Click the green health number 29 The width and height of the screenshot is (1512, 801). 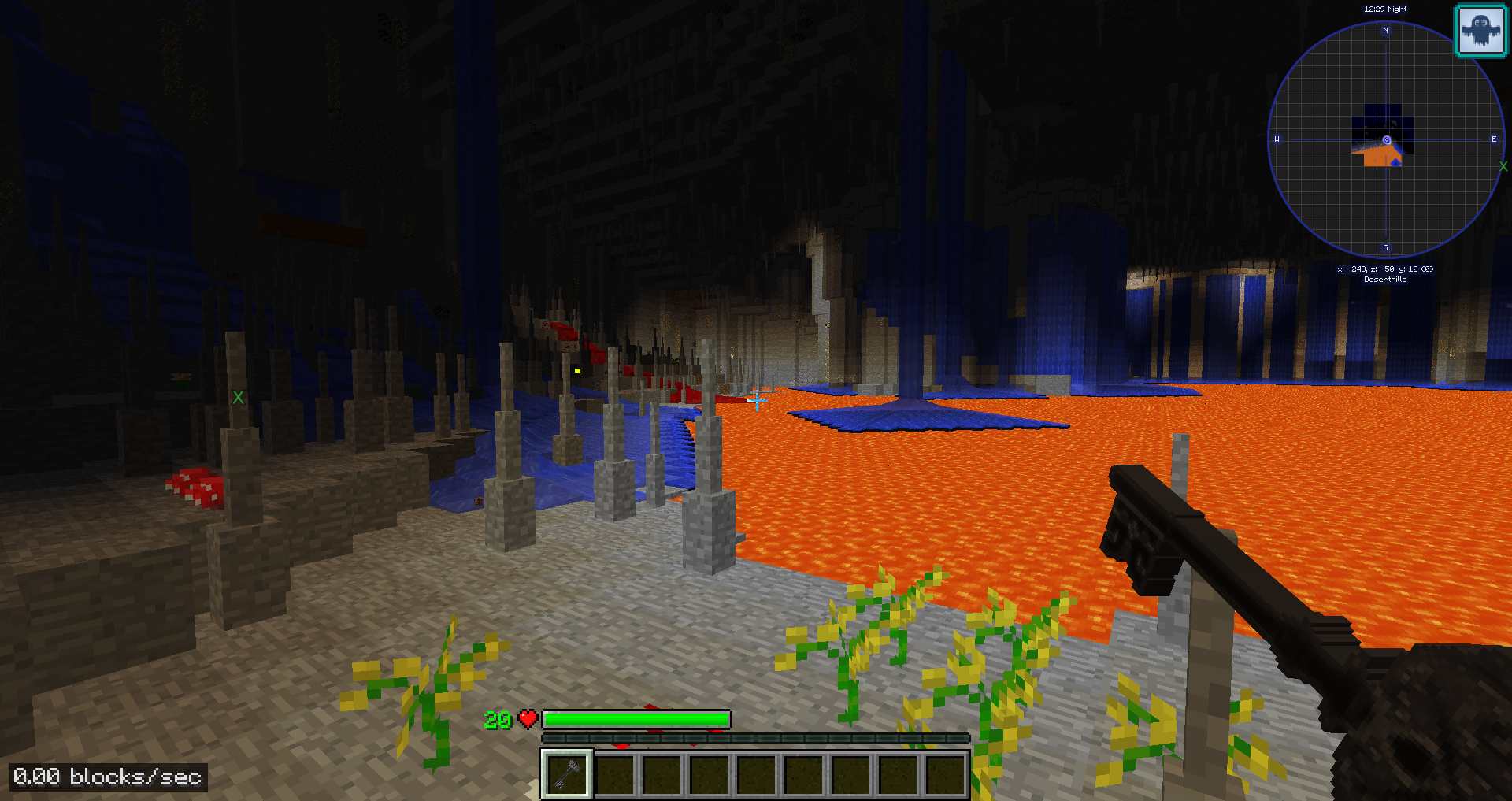498,719
